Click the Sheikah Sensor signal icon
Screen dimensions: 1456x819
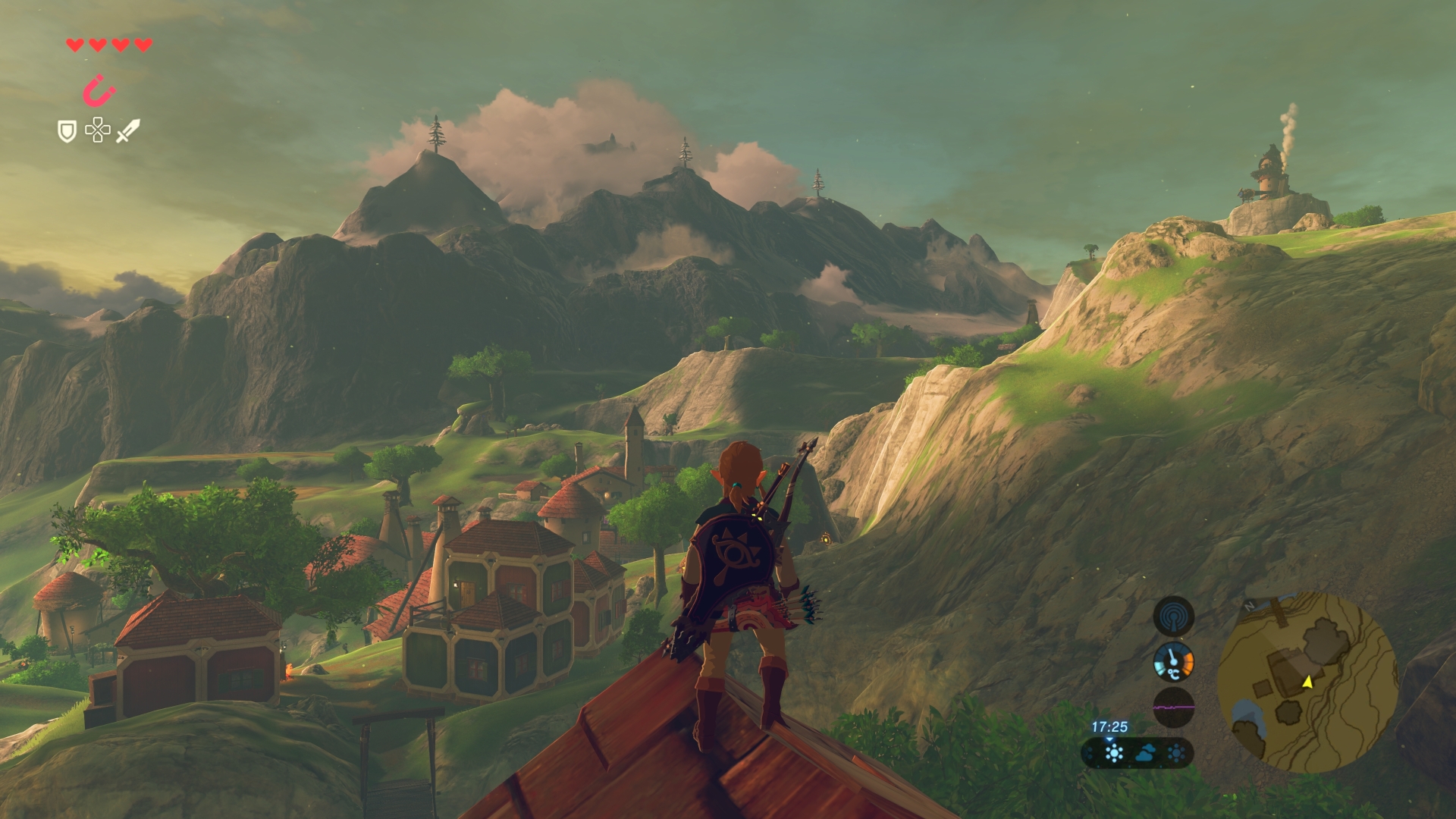pyautogui.click(x=1173, y=616)
